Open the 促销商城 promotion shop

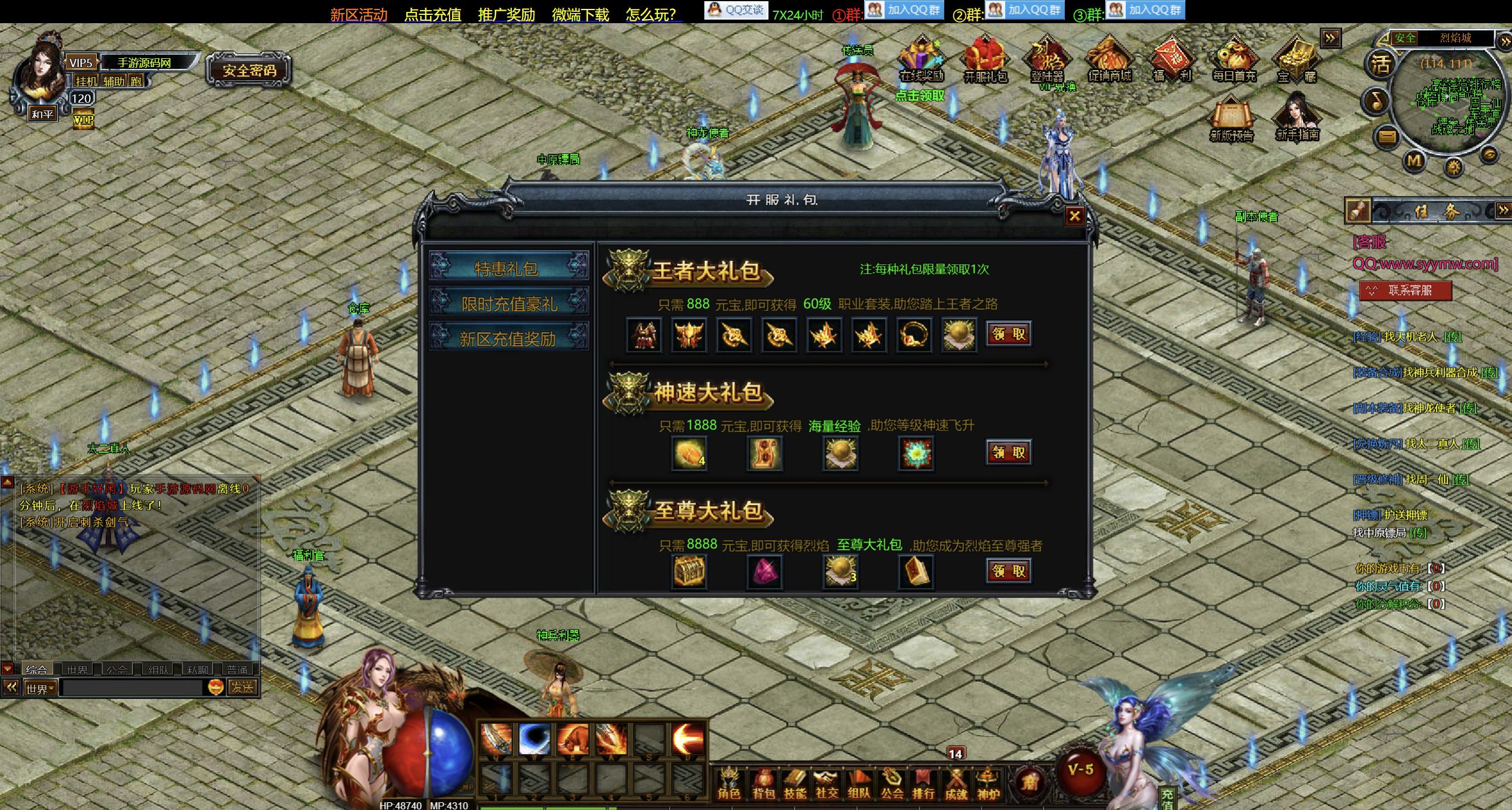point(1109,60)
